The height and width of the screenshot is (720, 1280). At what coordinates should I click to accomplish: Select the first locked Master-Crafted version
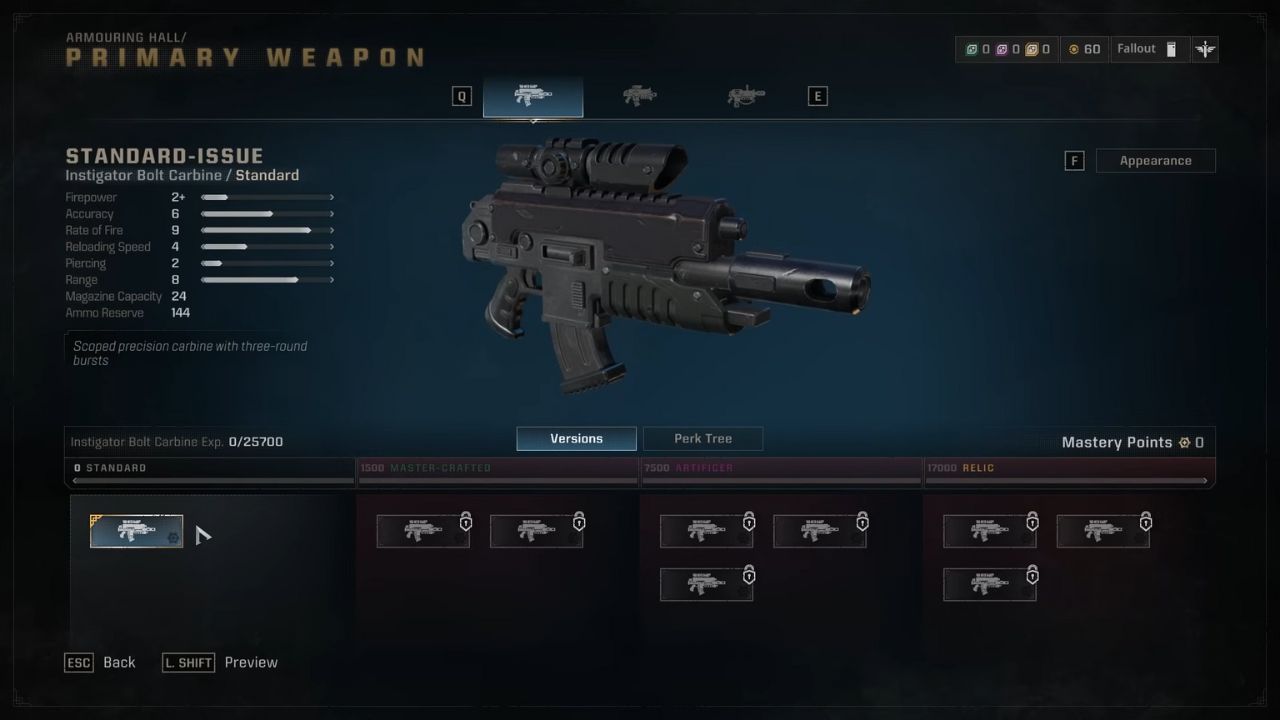(424, 531)
